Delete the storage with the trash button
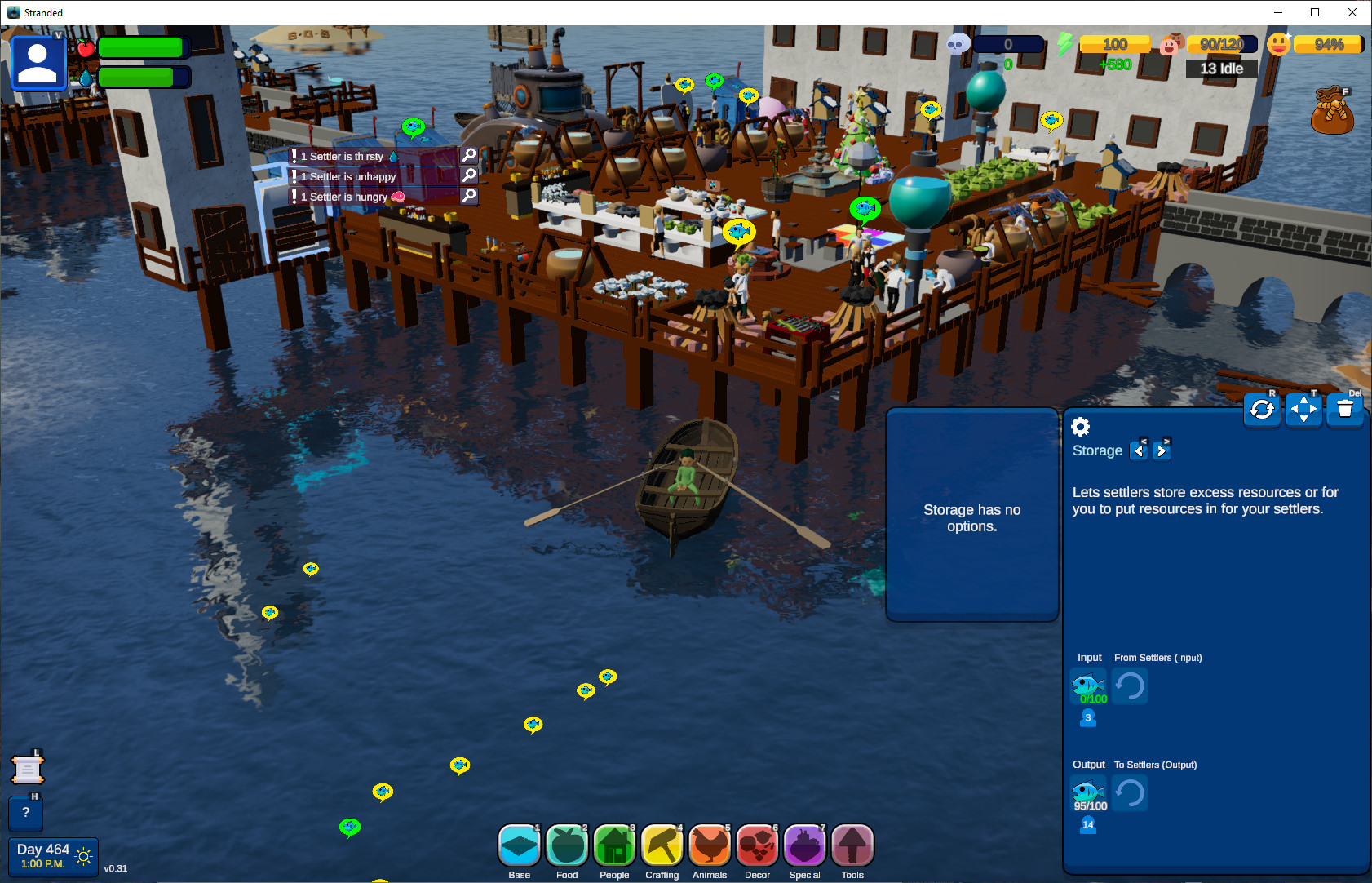Viewport: 1372px width, 883px height. [x=1345, y=410]
